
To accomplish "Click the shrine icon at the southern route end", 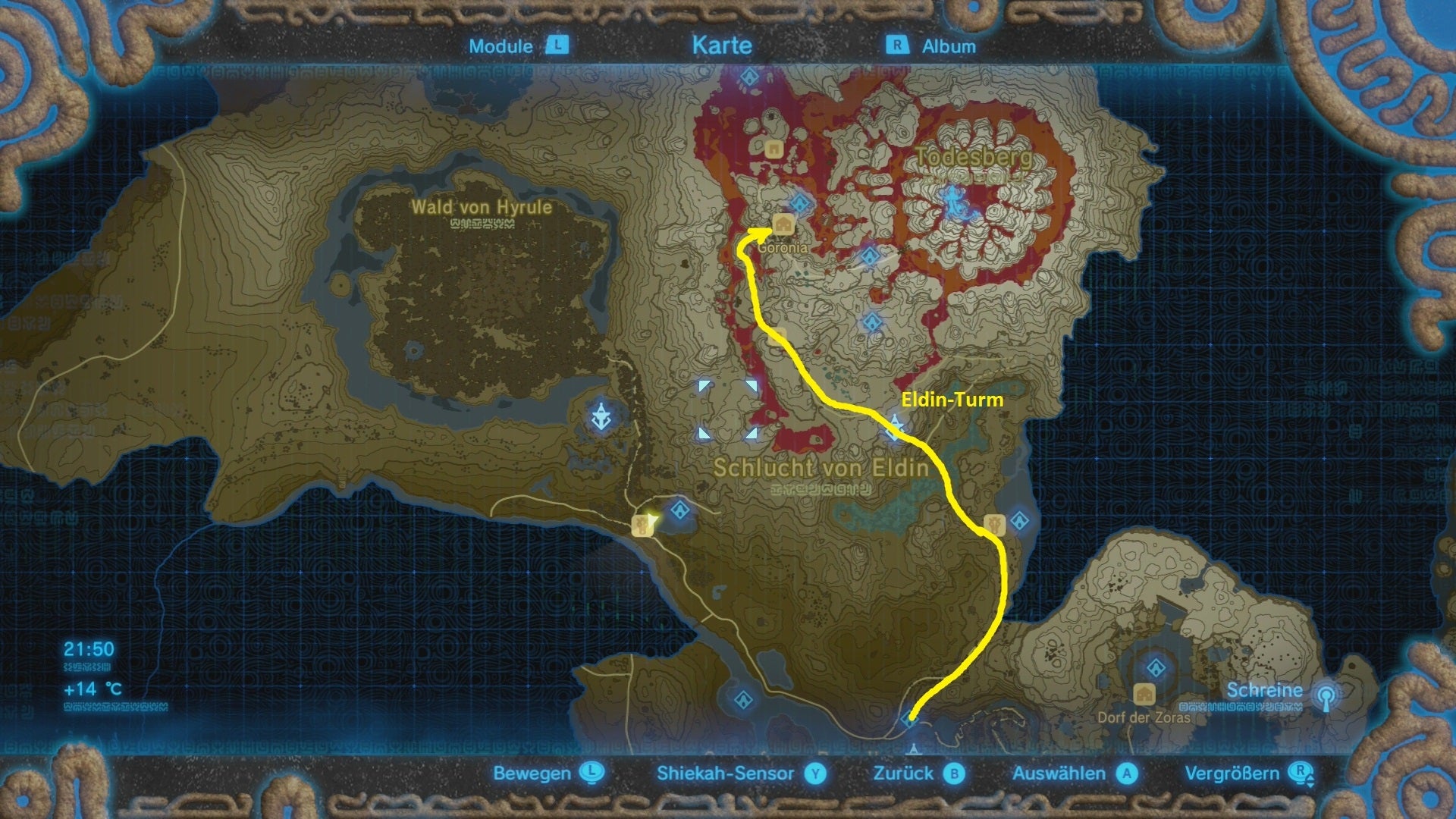I will (x=910, y=720).
